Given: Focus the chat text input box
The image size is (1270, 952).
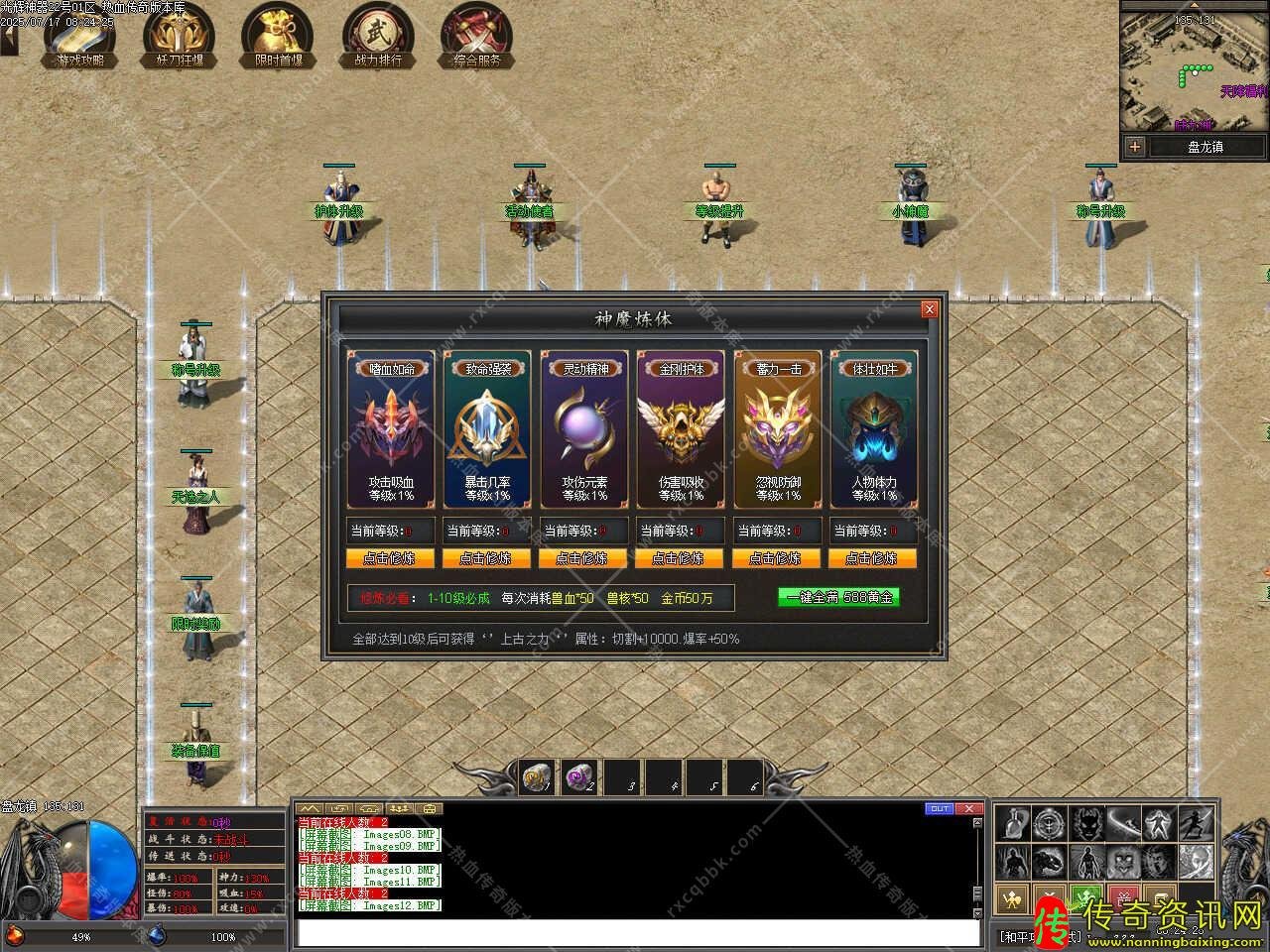Looking at the screenshot, I should (635, 933).
